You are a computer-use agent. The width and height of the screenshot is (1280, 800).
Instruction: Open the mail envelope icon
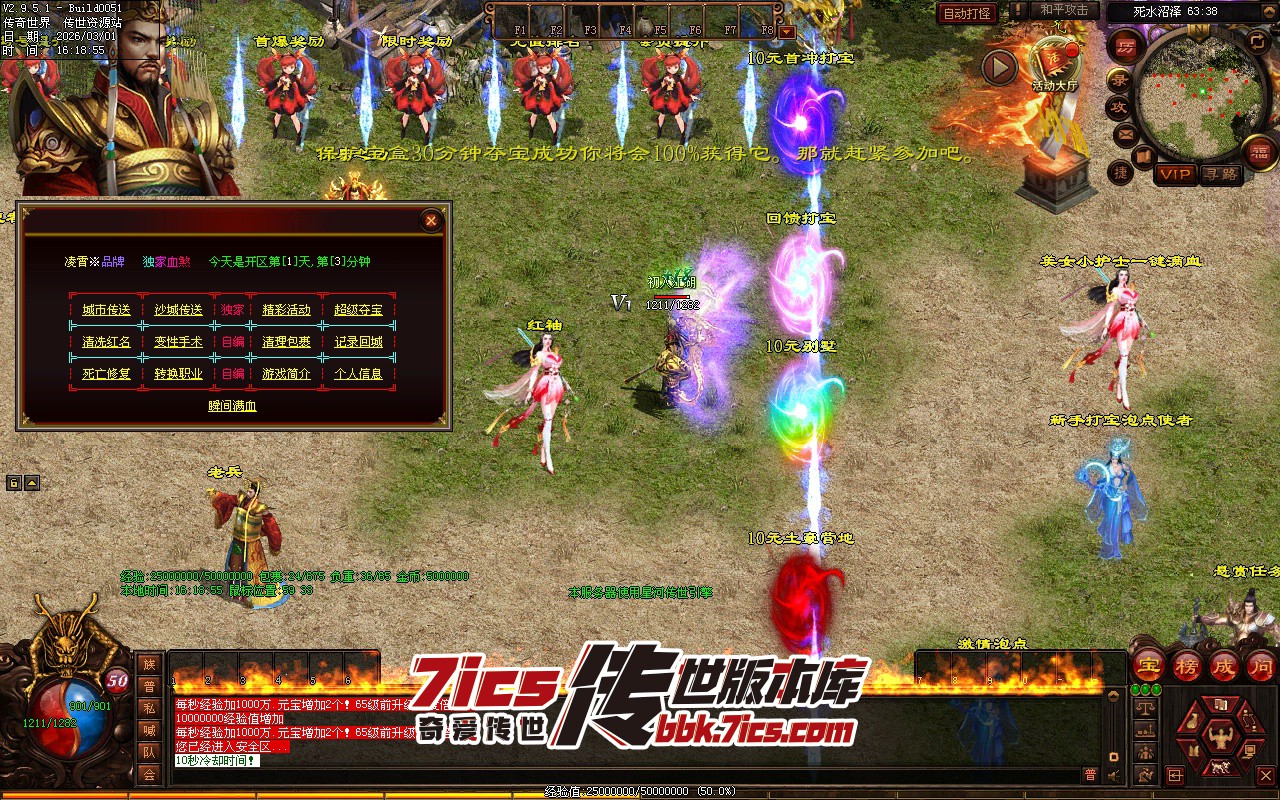(1125, 133)
